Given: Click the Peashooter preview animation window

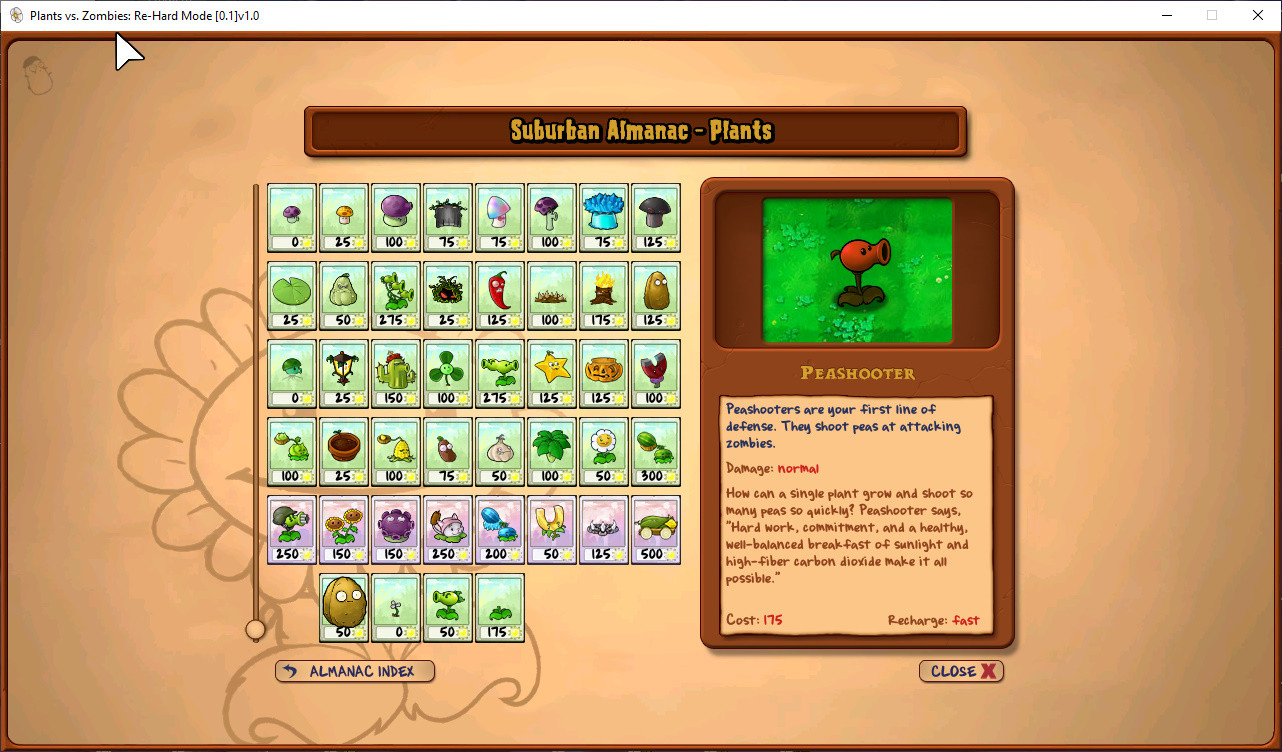Looking at the screenshot, I should click(857, 268).
